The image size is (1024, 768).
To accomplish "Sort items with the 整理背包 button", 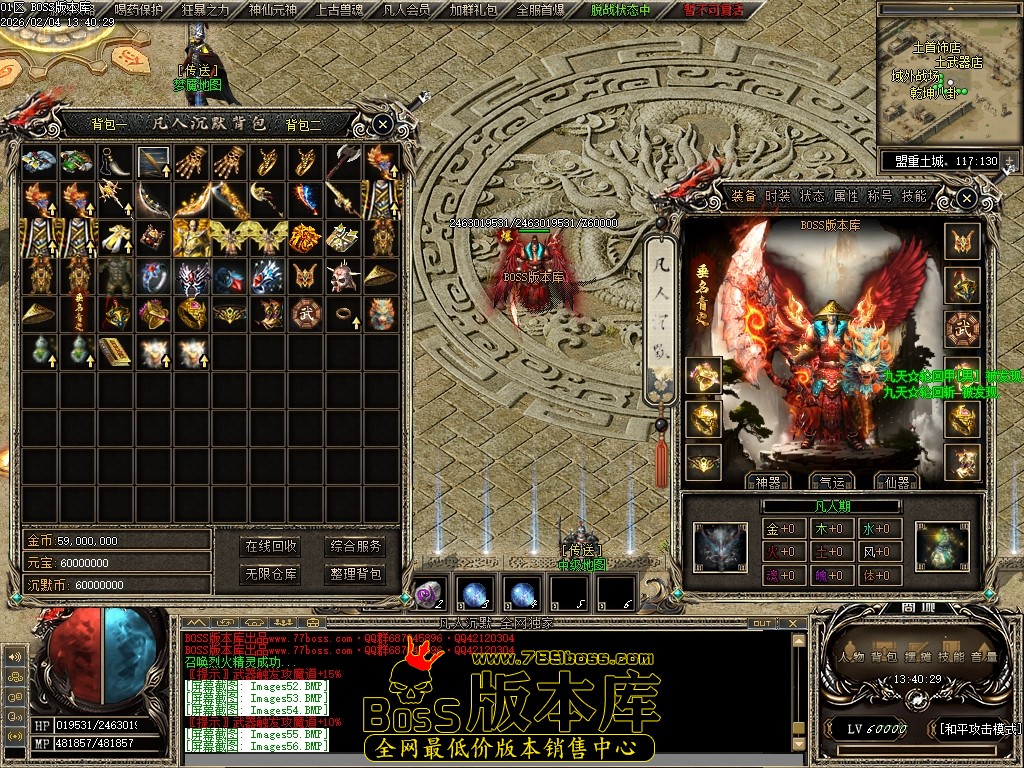I will click(x=356, y=574).
